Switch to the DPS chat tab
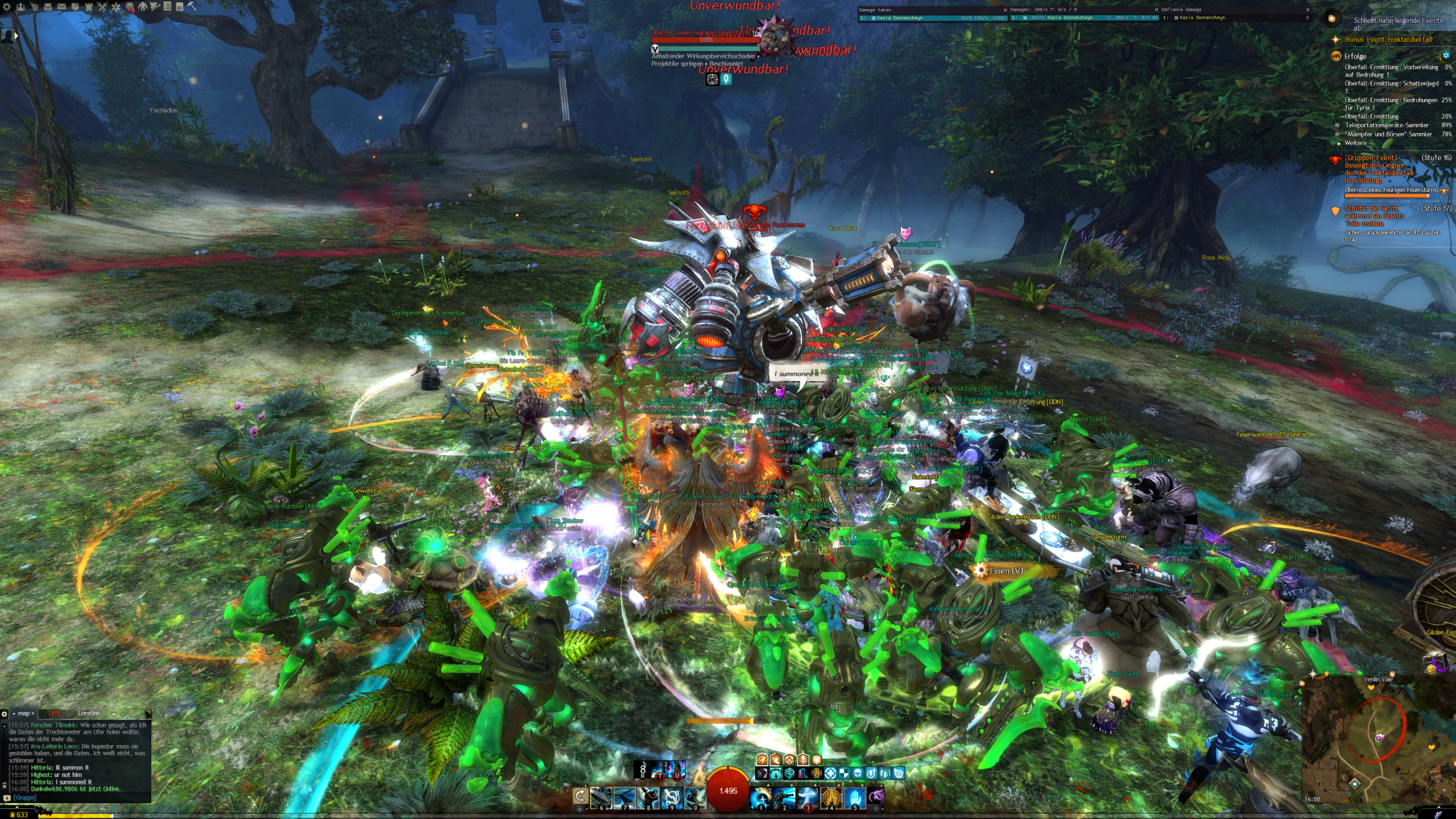 [x=54, y=713]
